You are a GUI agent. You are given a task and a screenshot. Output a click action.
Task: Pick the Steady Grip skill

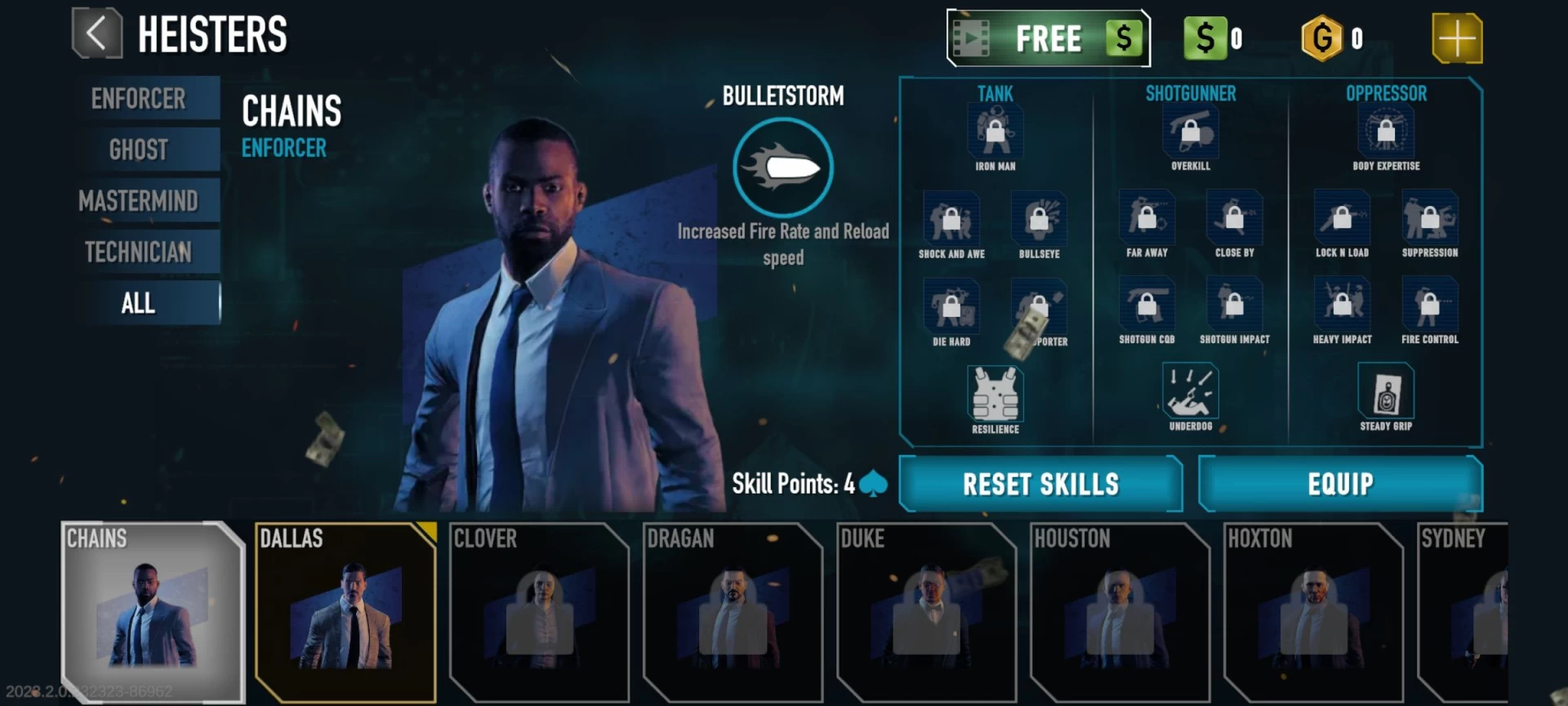(x=1385, y=391)
